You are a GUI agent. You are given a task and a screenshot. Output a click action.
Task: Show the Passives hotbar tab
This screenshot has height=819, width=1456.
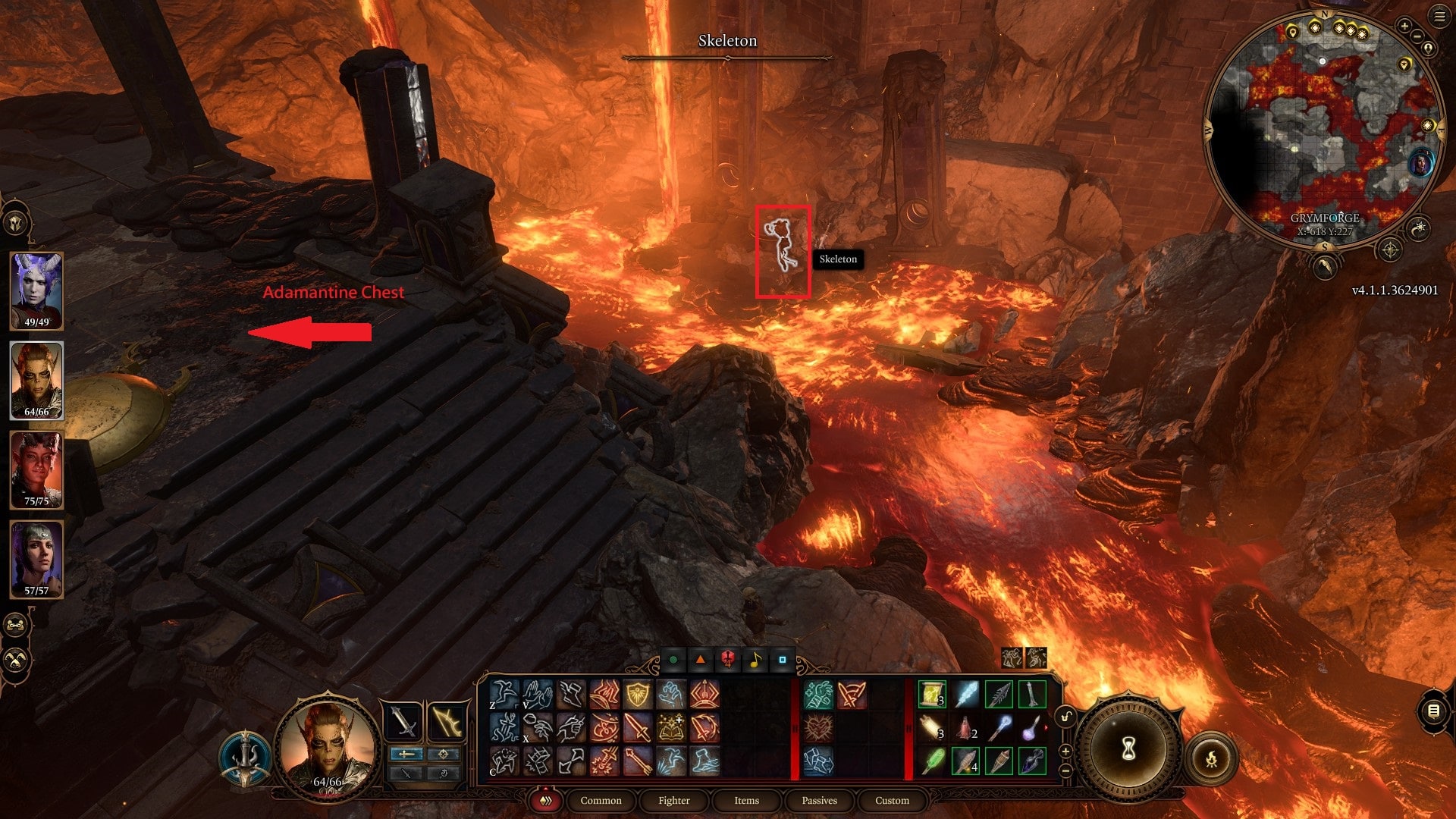(x=819, y=800)
